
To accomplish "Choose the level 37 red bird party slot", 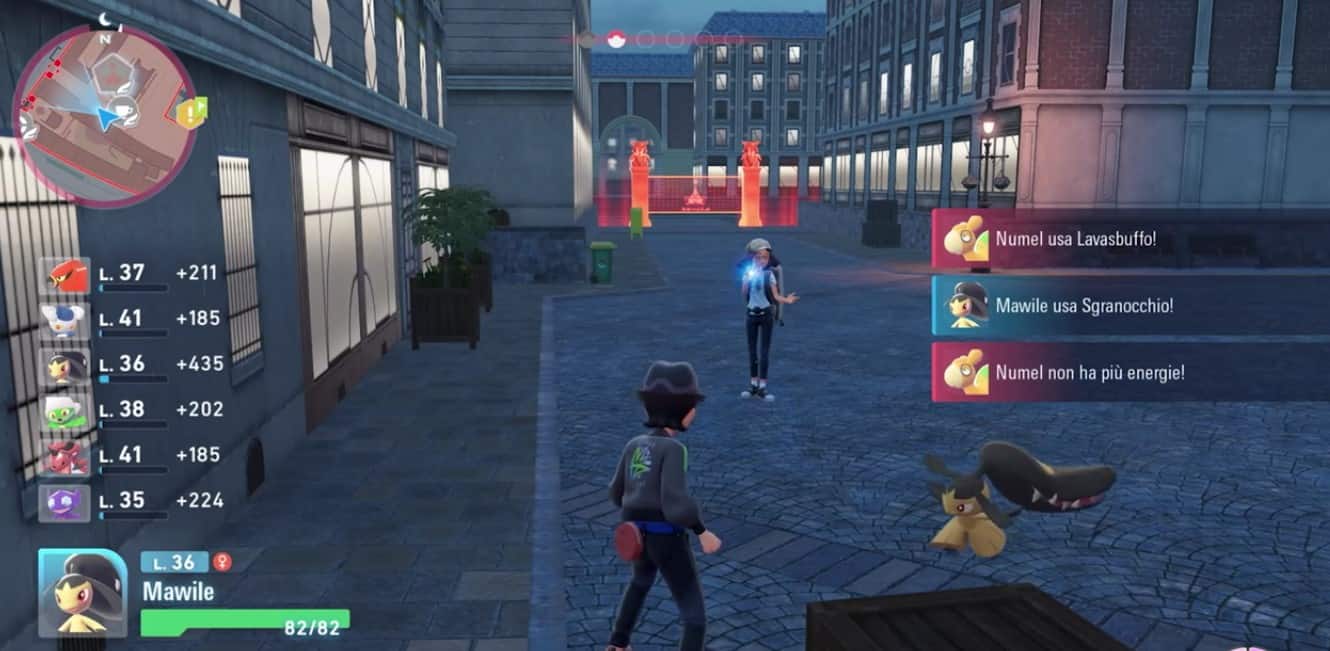I will point(64,274).
